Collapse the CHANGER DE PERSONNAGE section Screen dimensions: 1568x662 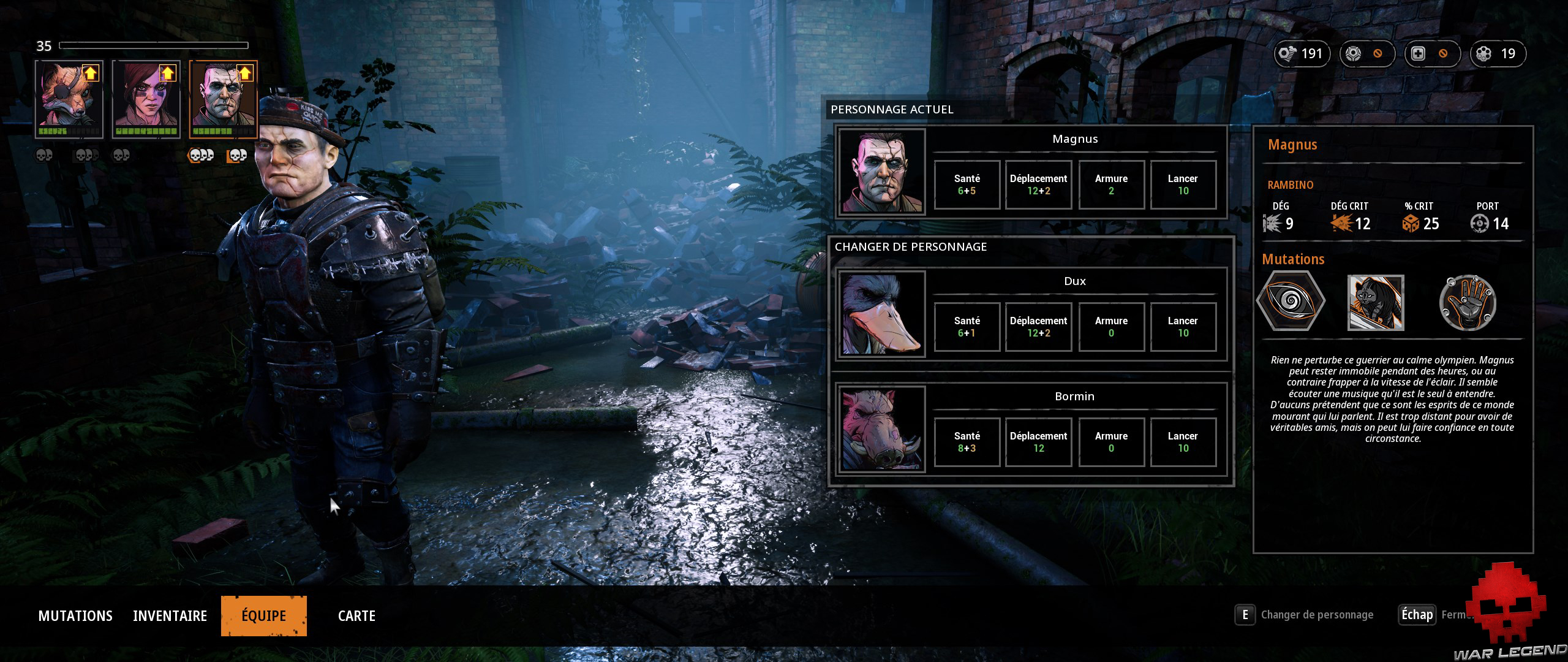coord(911,246)
